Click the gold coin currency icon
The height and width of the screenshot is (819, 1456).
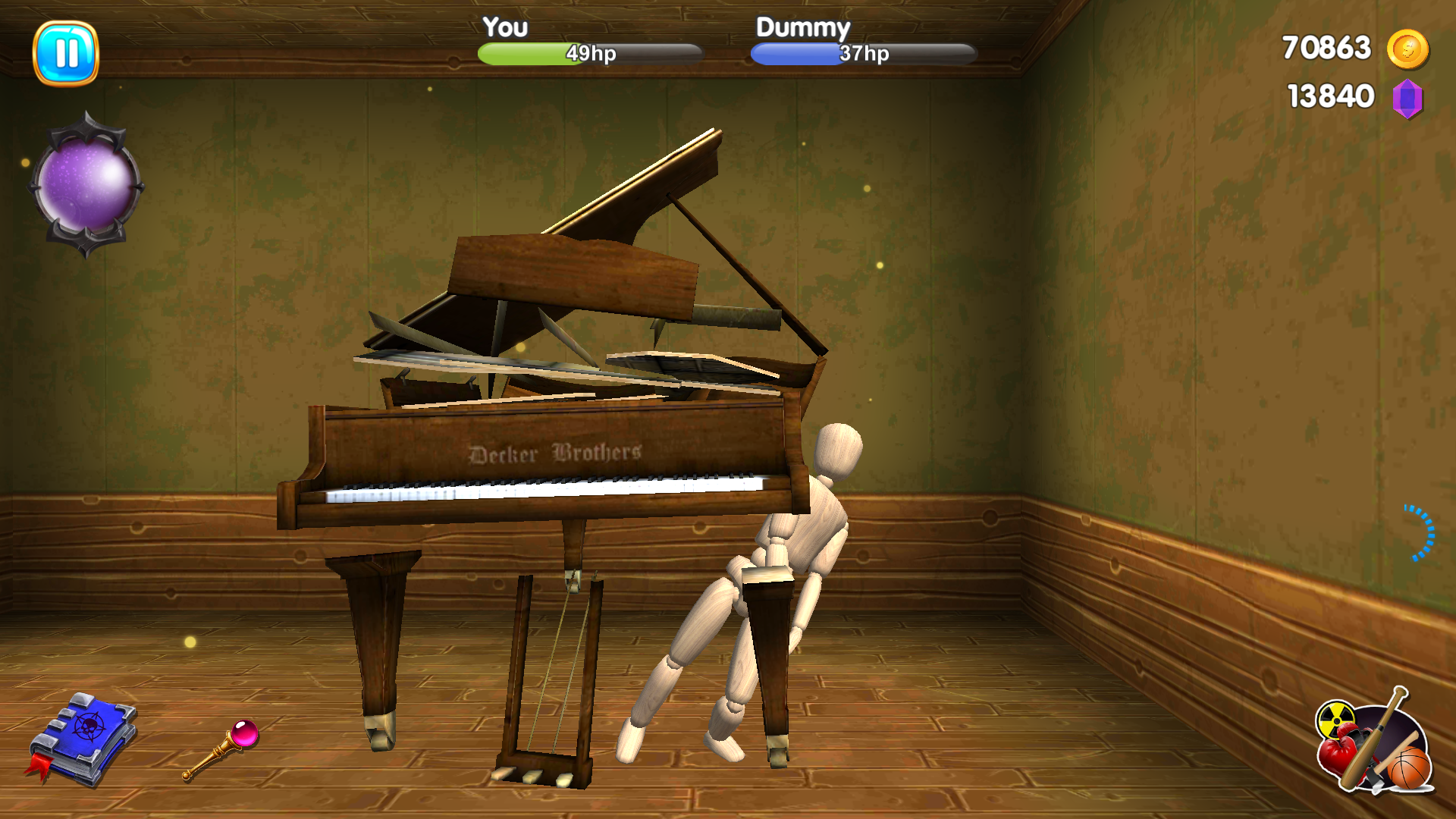coord(1409,48)
